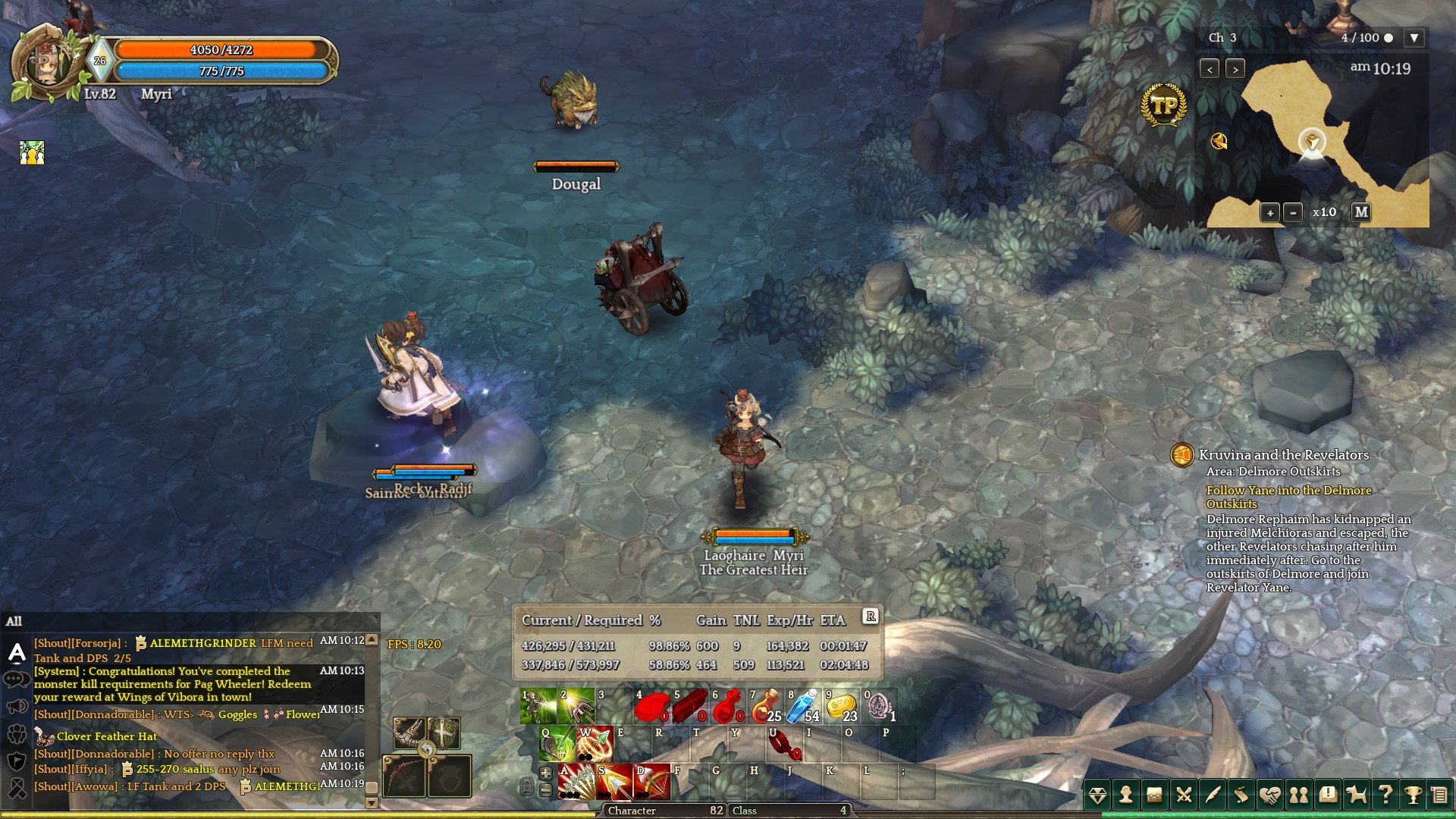Use the gold bar item in slot 9

[x=841, y=706]
